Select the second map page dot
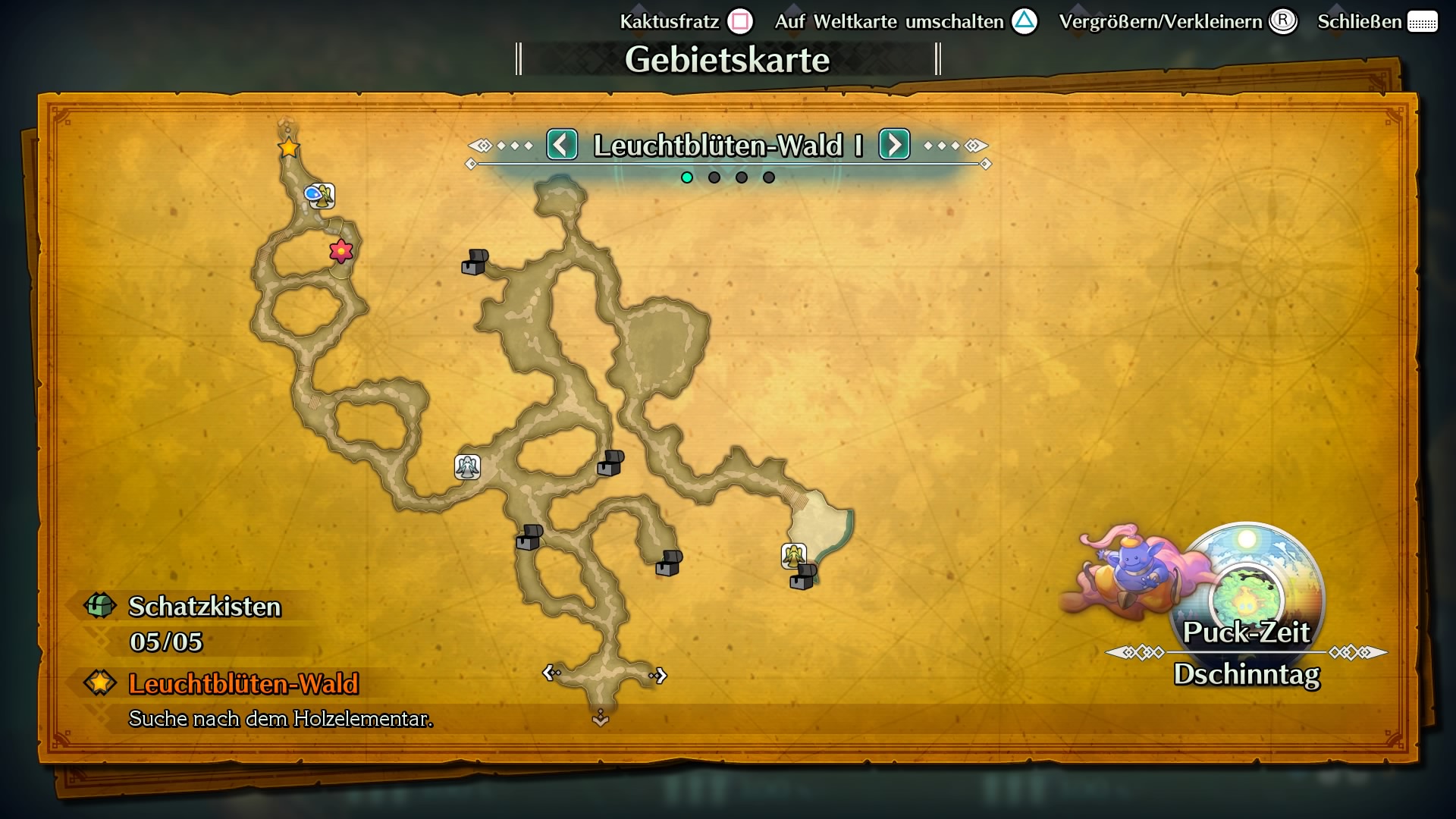This screenshot has width=1456, height=819. (714, 177)
